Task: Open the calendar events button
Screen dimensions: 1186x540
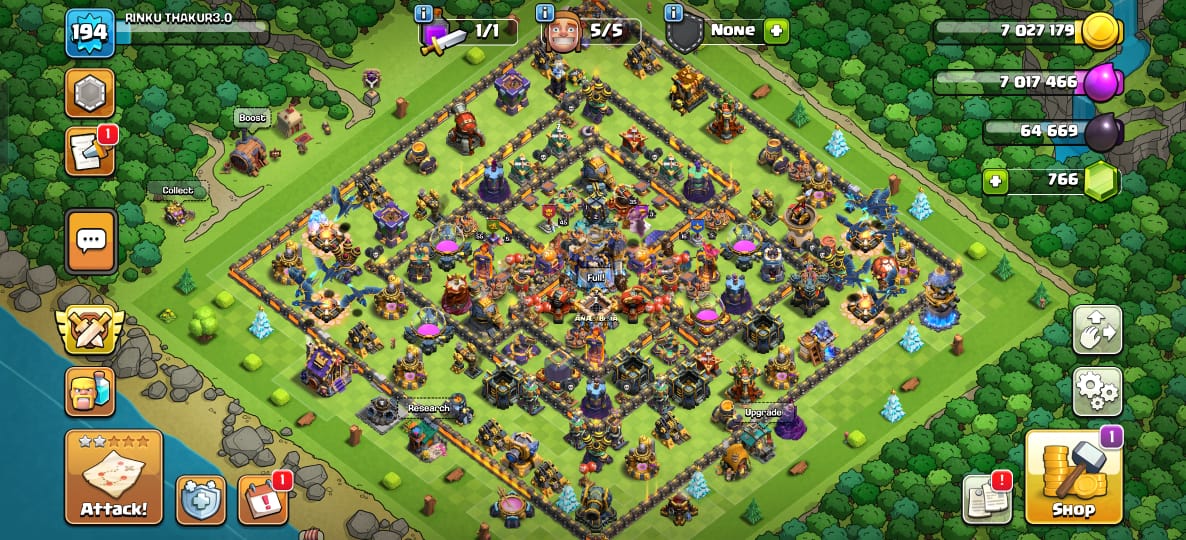Action: click(263, 499)
